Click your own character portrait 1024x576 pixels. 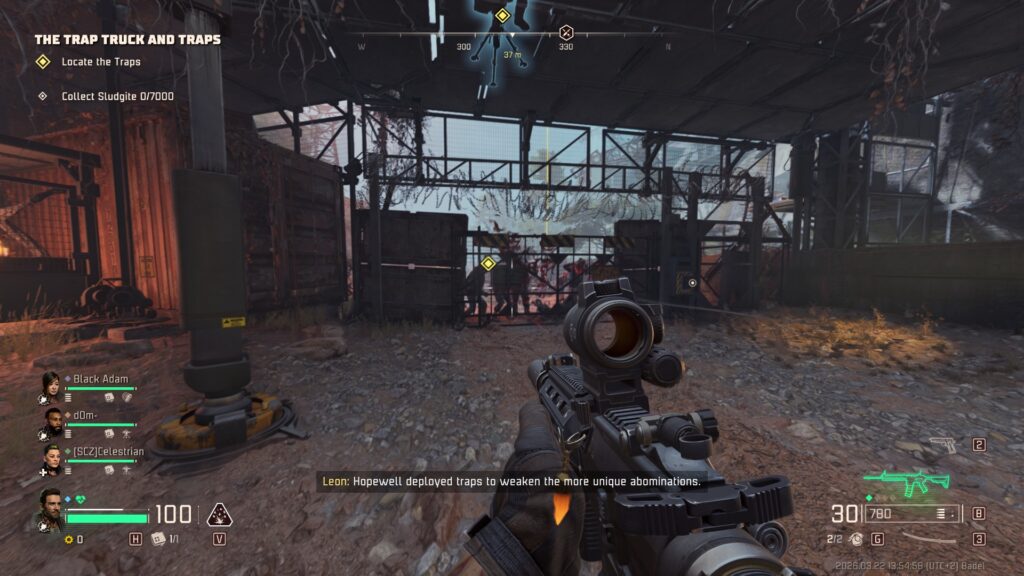click(x=49, y=509)
